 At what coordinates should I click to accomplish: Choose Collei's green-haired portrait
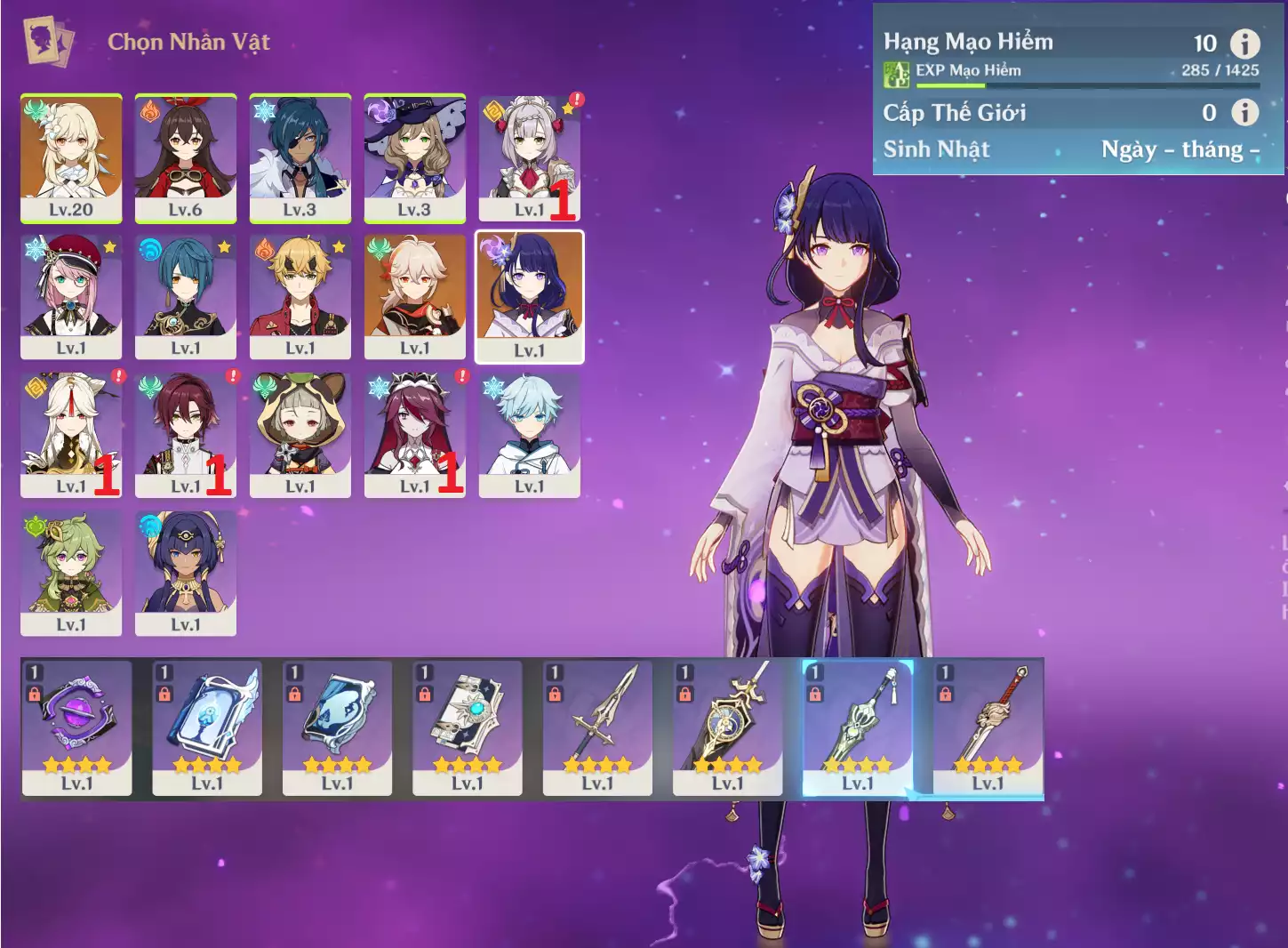pos(71,573)
